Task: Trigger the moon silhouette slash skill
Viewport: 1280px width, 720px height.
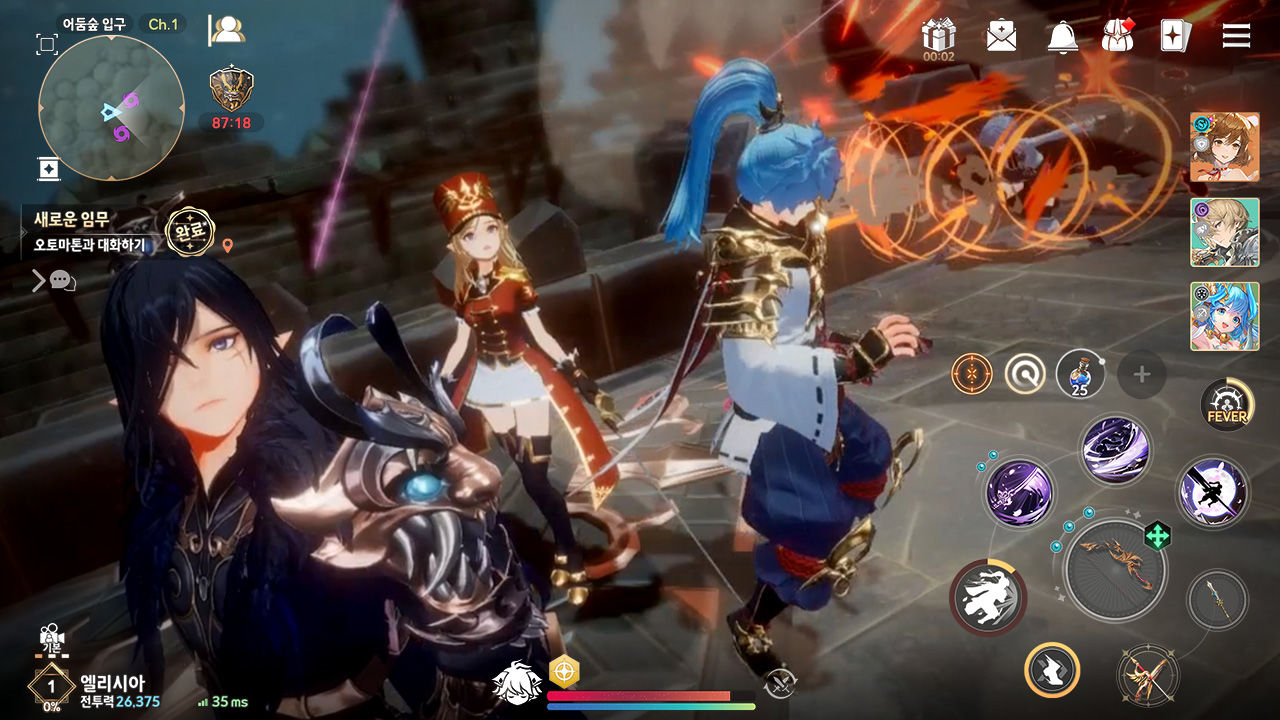Action: coord(1213,492)
